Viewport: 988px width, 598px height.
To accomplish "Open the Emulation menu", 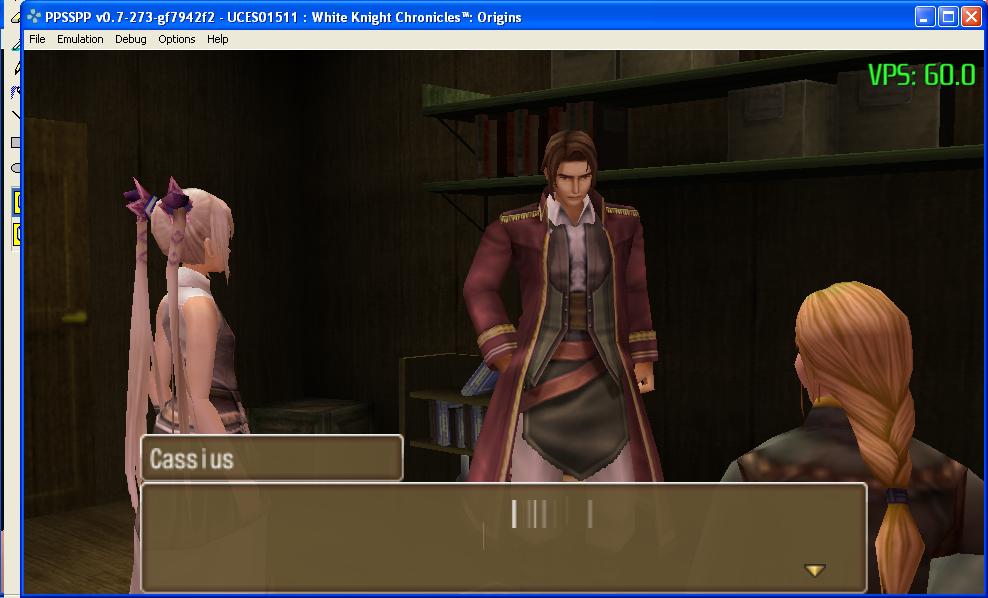I will click(80, 39).
